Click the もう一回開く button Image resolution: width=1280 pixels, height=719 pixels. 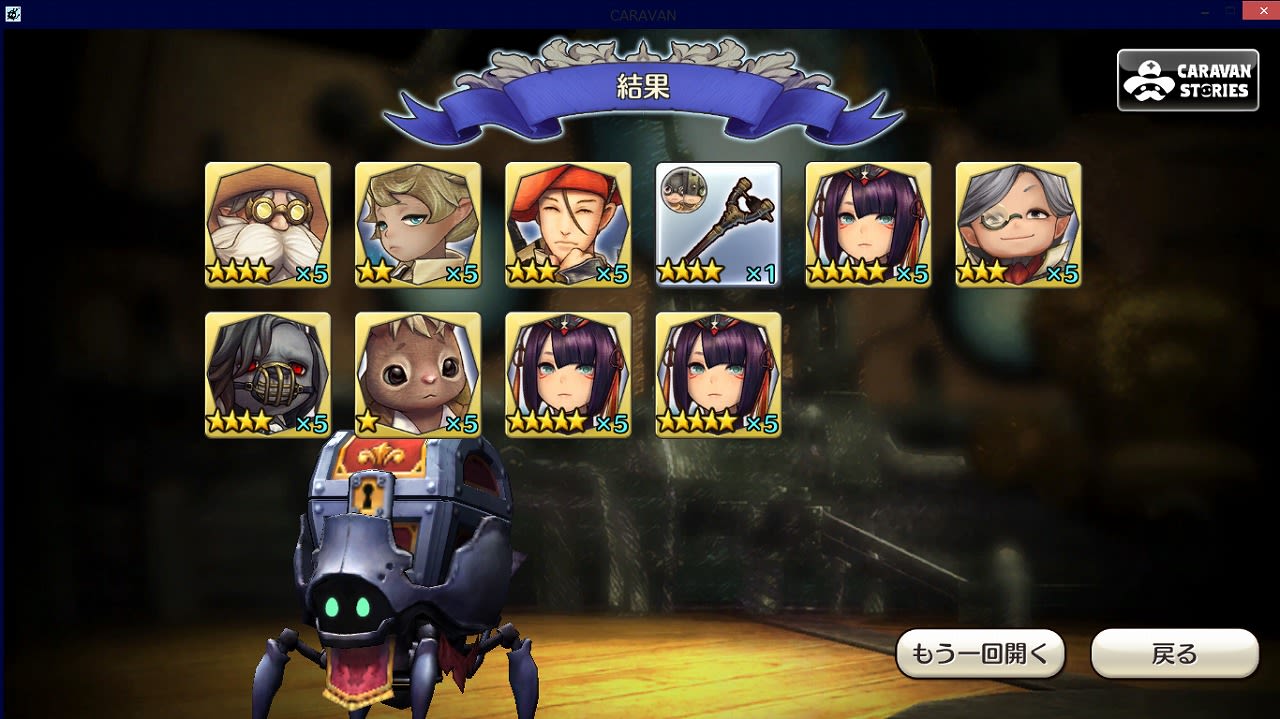[979, 654]
